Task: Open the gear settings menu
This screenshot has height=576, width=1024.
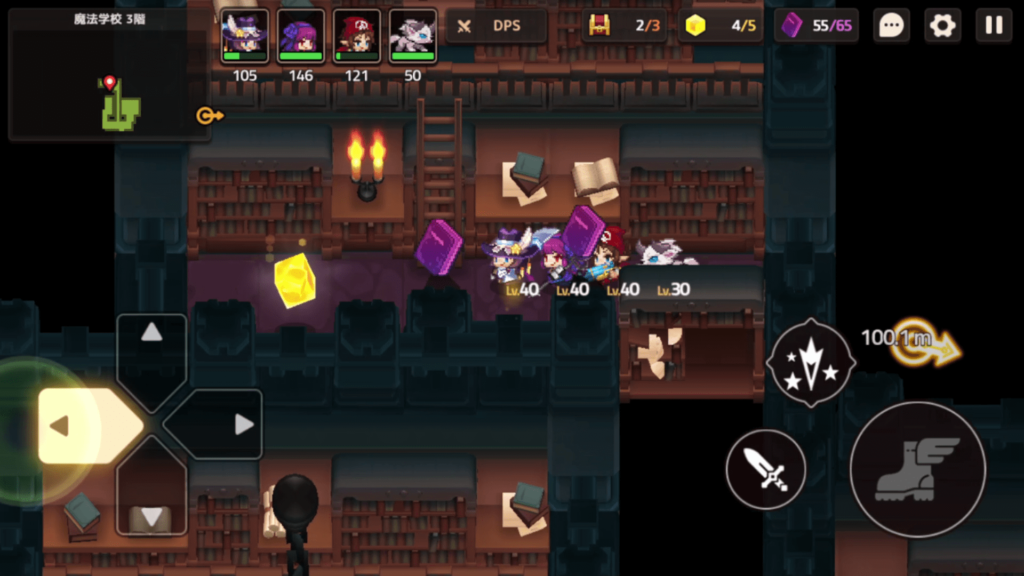Action: (942, 26)
